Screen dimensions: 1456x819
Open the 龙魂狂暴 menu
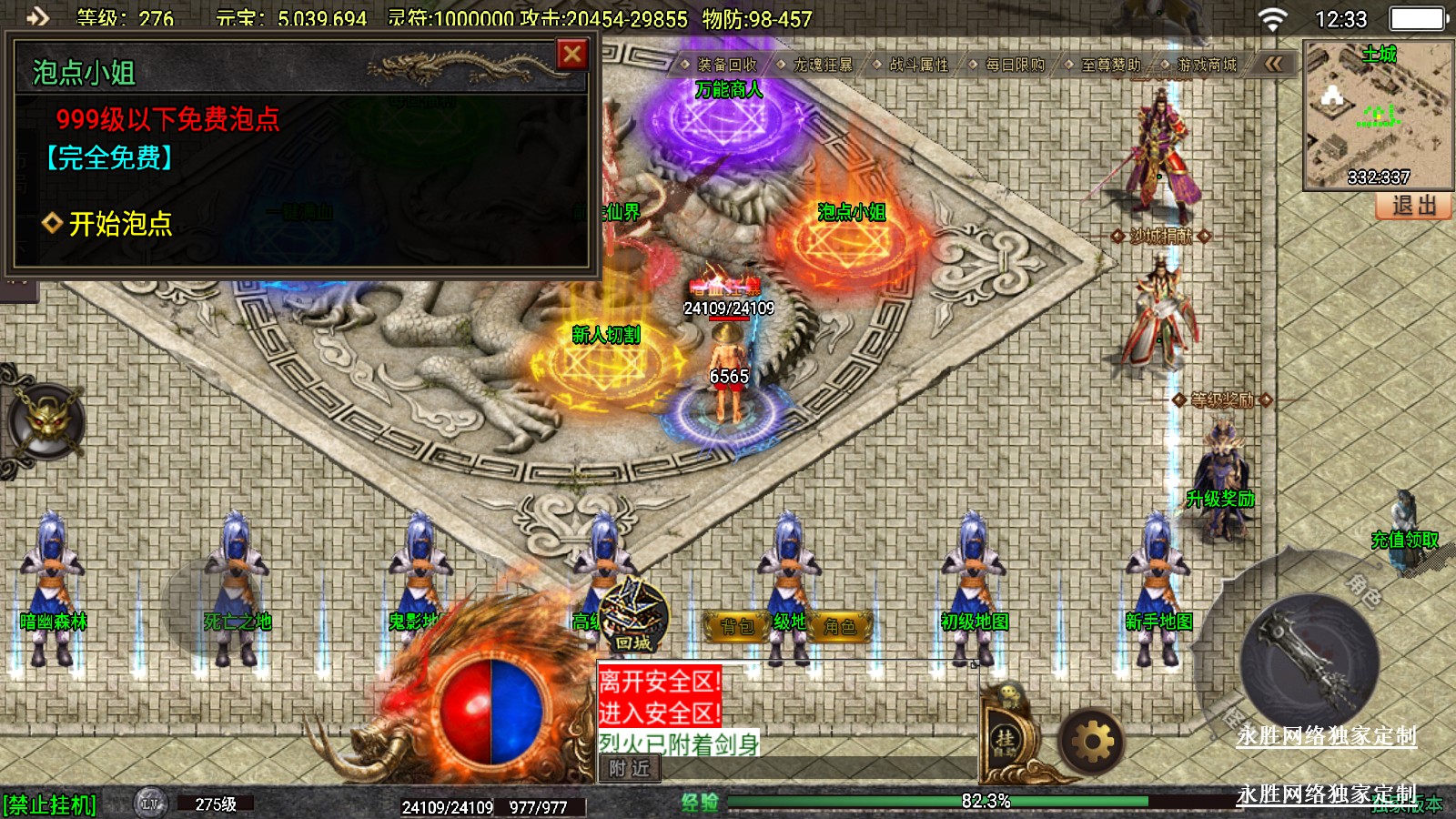[x=823, y=65]
